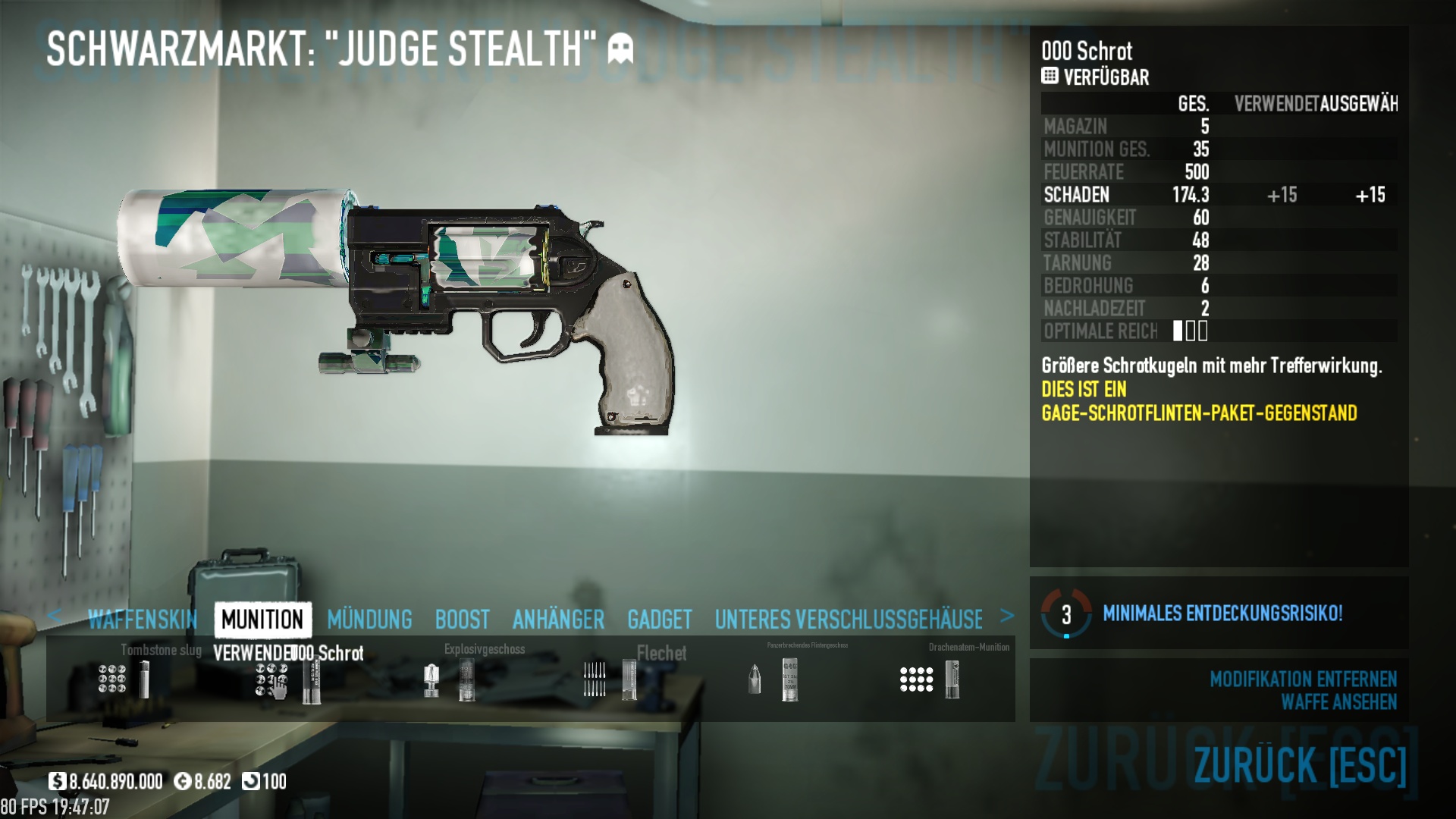
Task: Select the Munition category tab
Action: pos(262,620)
